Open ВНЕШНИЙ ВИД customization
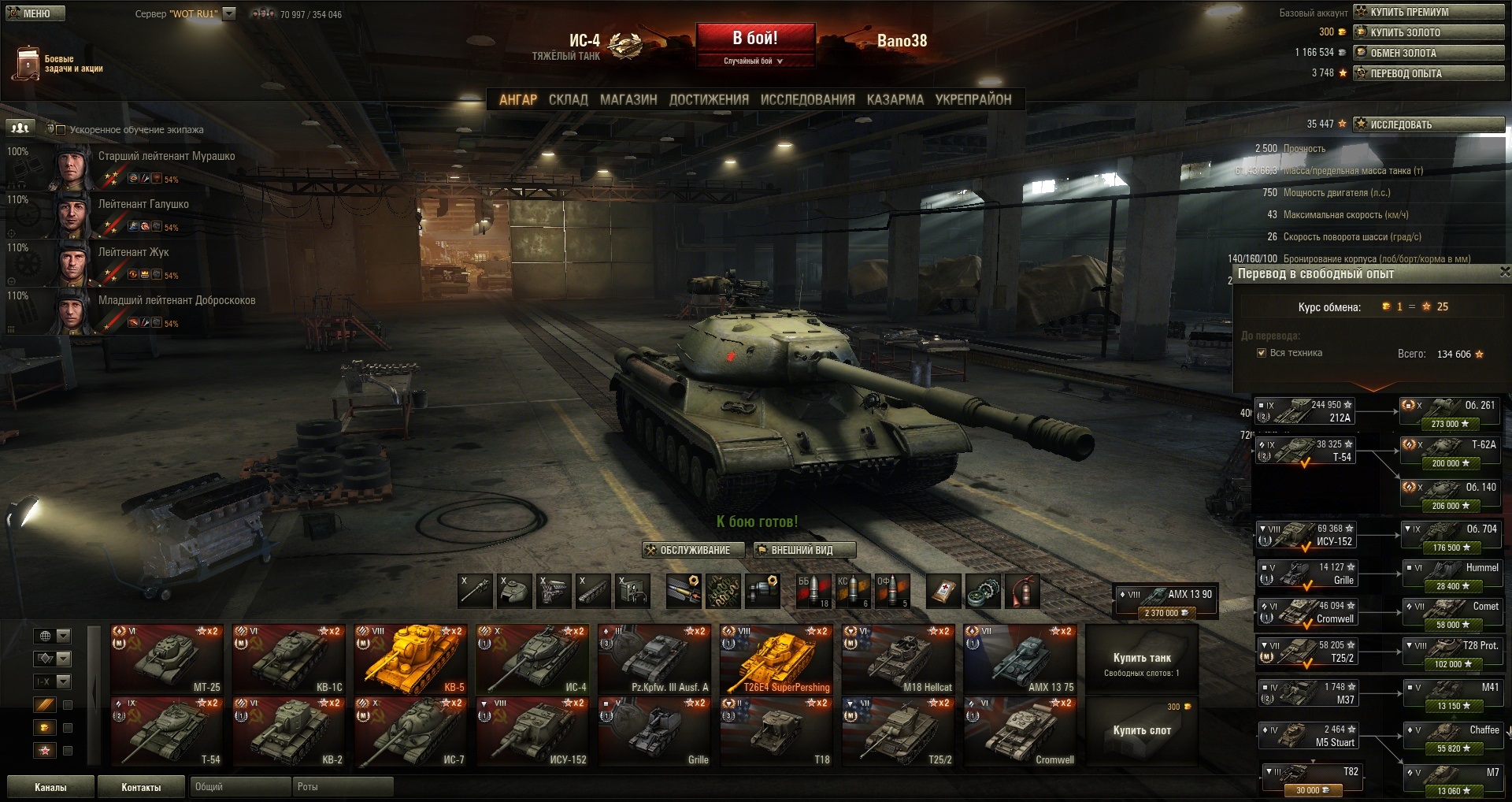This screenshot has height=802, width=1512. click(803, 550)
